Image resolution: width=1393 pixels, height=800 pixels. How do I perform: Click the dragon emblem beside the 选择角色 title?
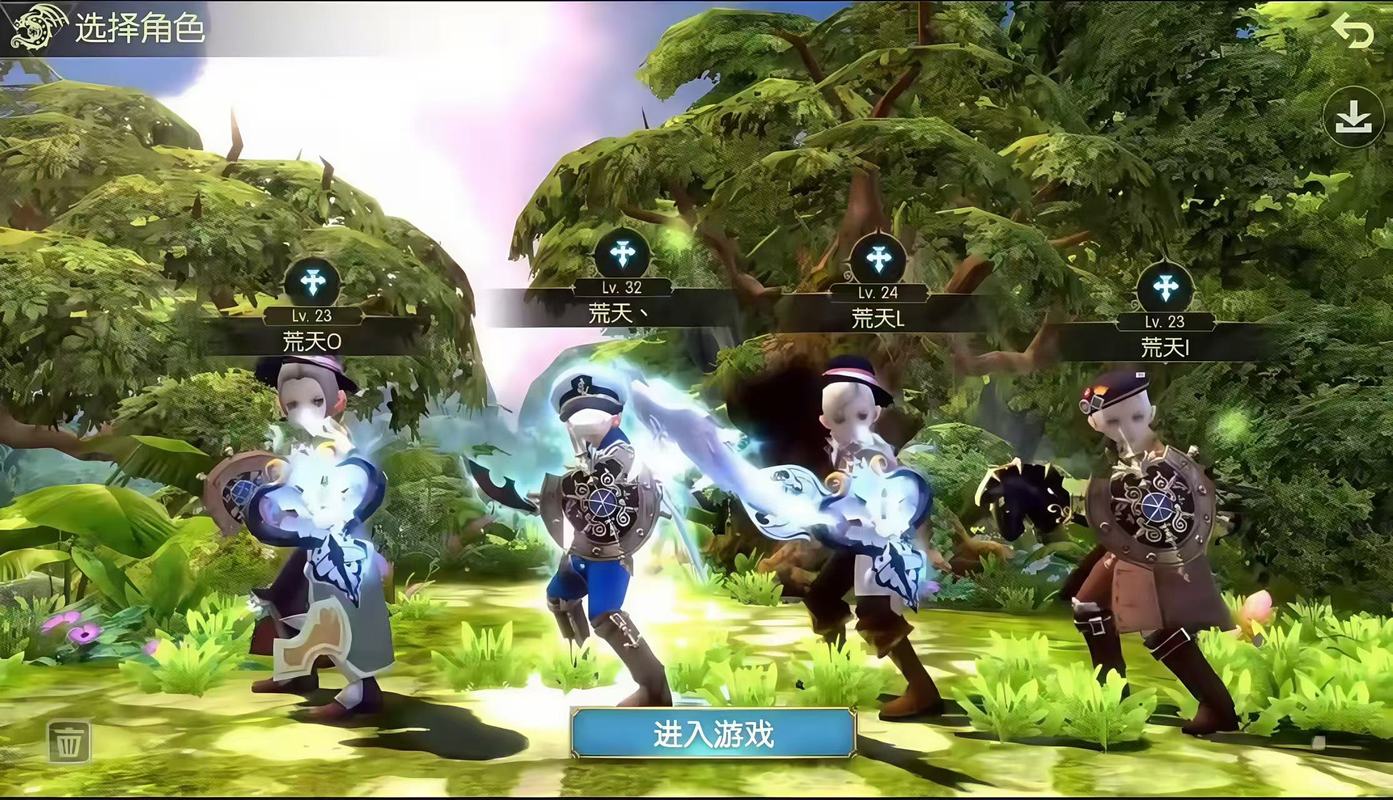(36, 29)
